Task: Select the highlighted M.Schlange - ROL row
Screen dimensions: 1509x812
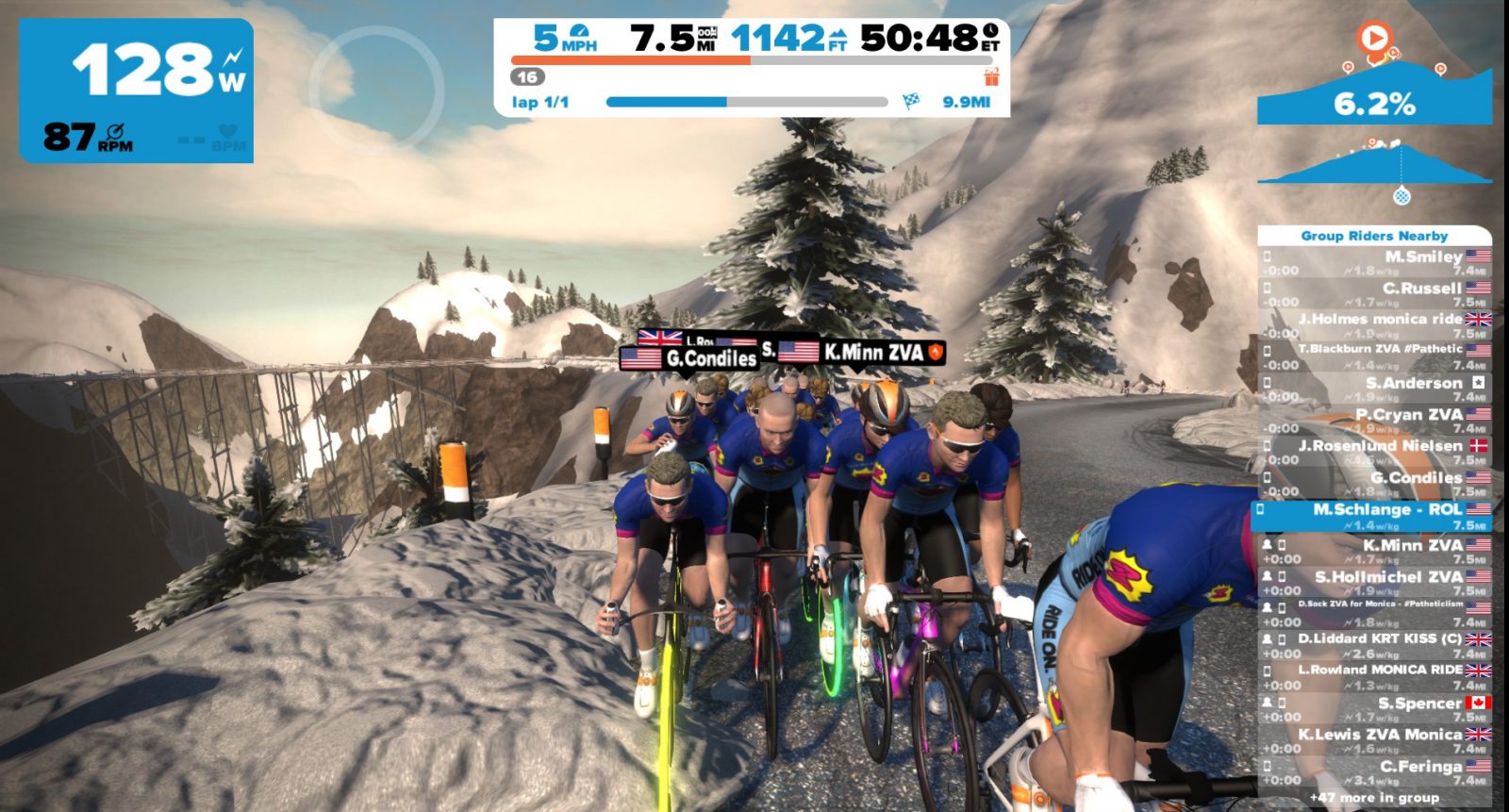Action: tap(1374, 516)
